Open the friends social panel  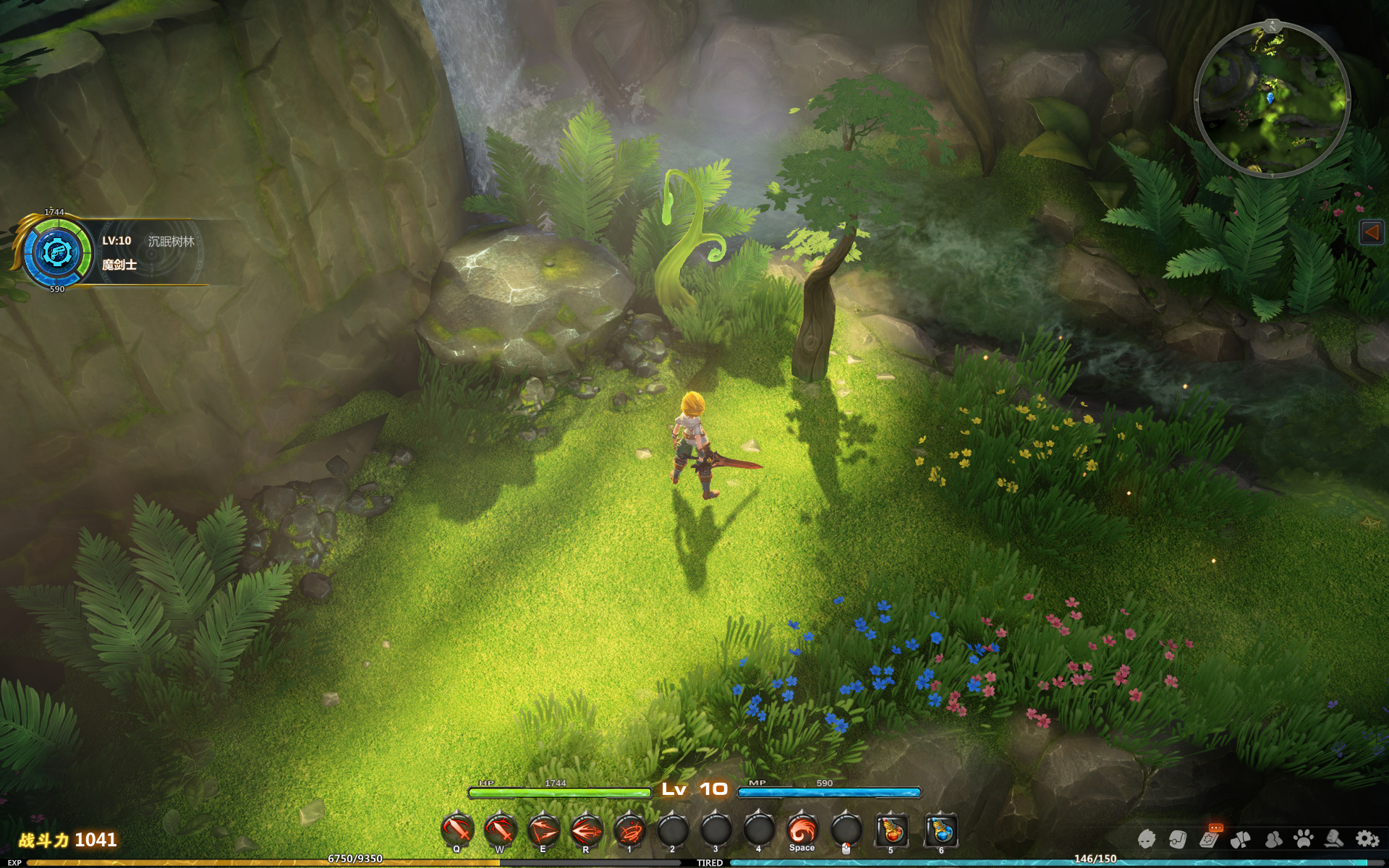point(1273,839)
